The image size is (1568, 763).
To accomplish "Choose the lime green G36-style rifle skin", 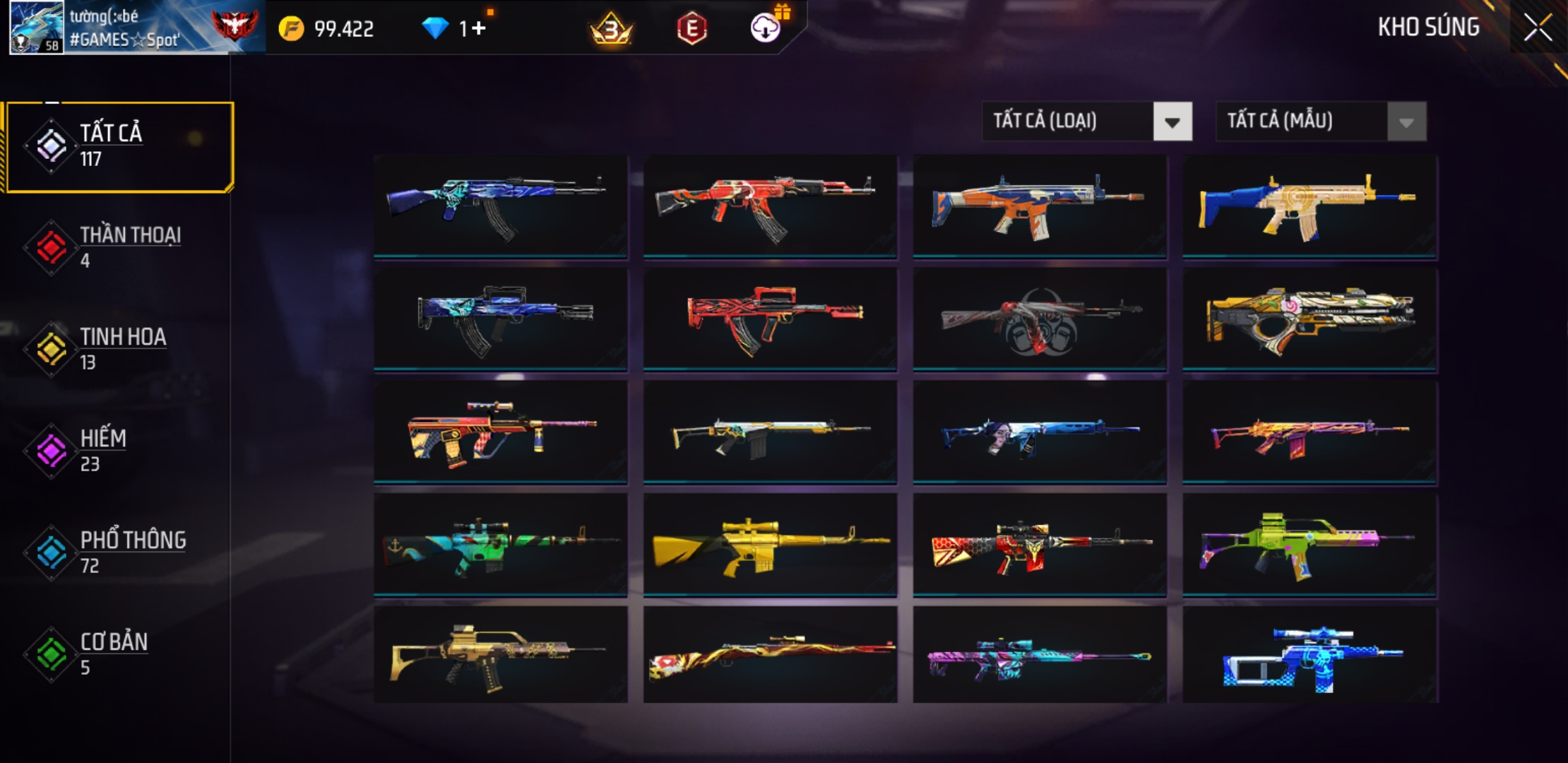I will click(x=1309, y=545).
